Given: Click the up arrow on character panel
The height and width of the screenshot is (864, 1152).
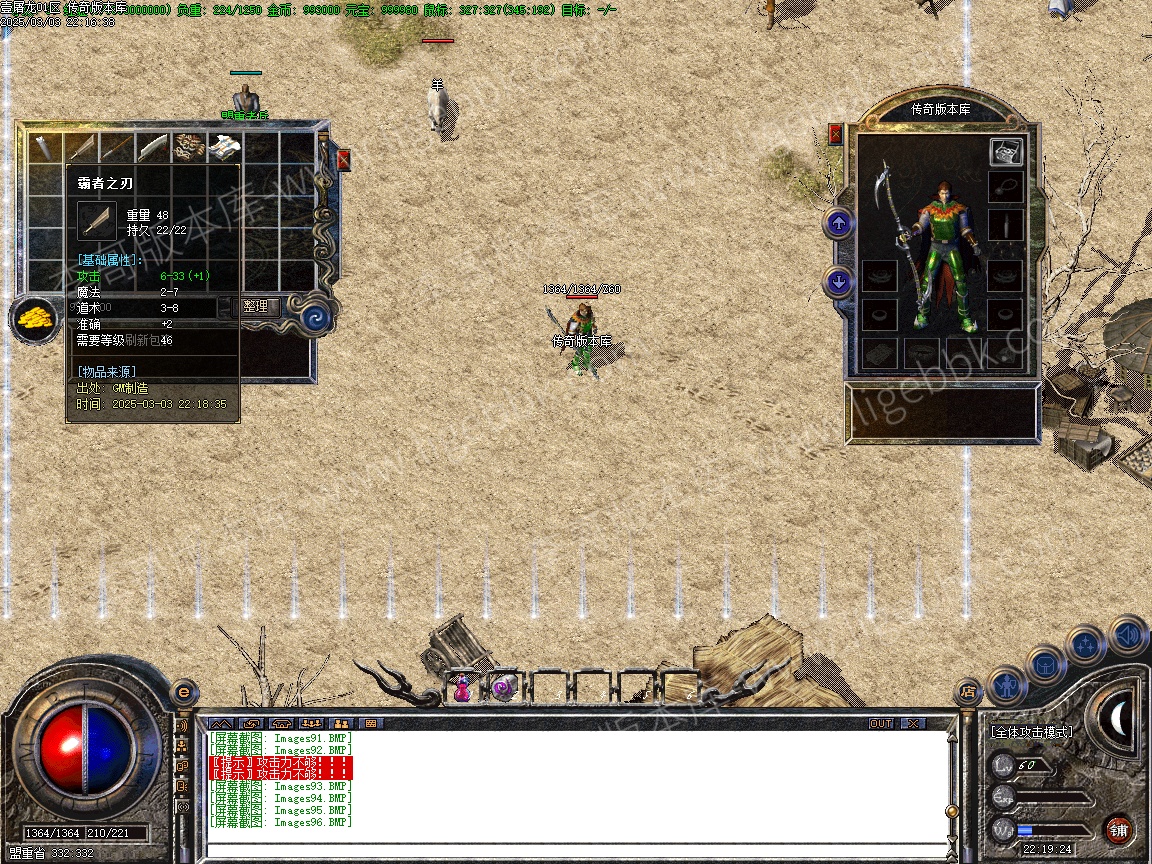Looking at the screenshot, I should click(839, 223).
